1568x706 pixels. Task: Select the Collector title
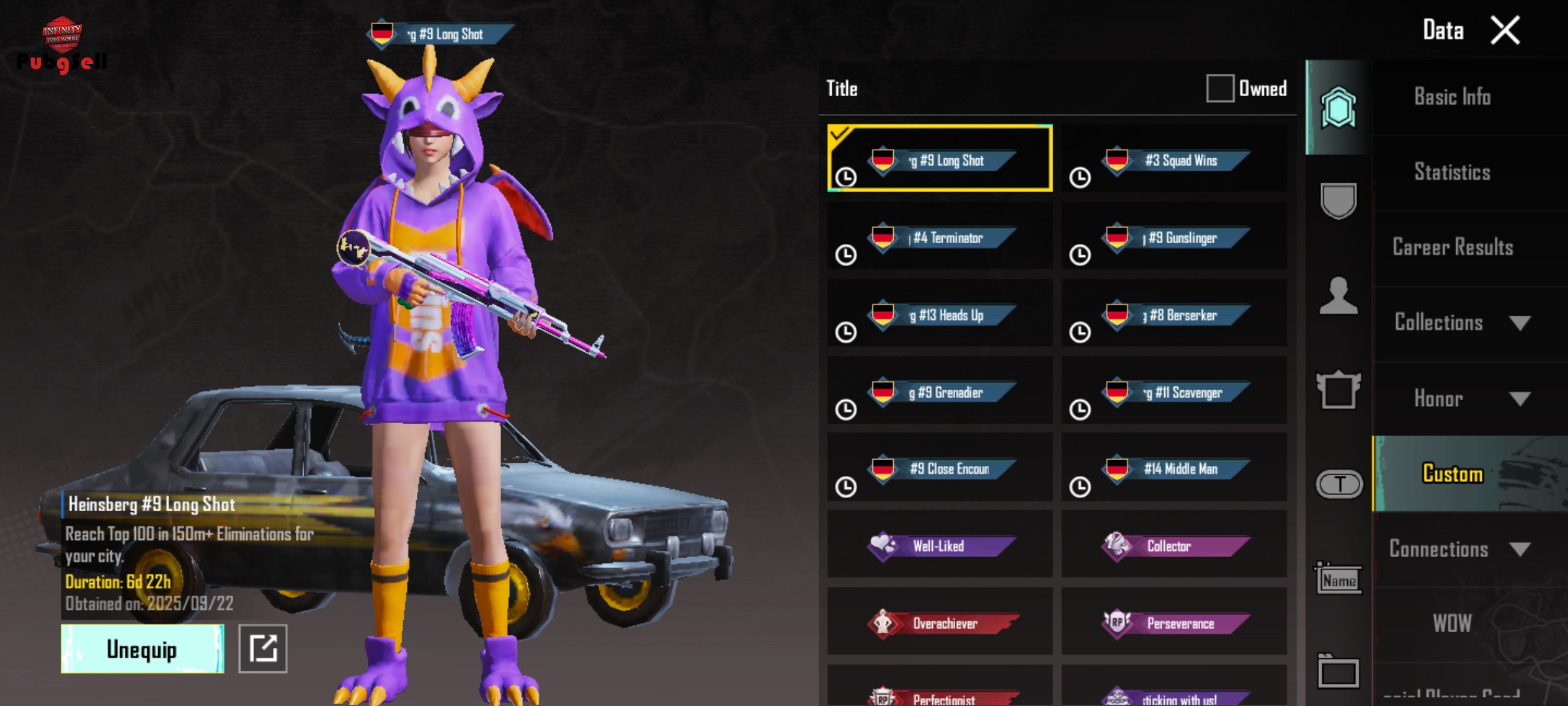pos(1174,545)
